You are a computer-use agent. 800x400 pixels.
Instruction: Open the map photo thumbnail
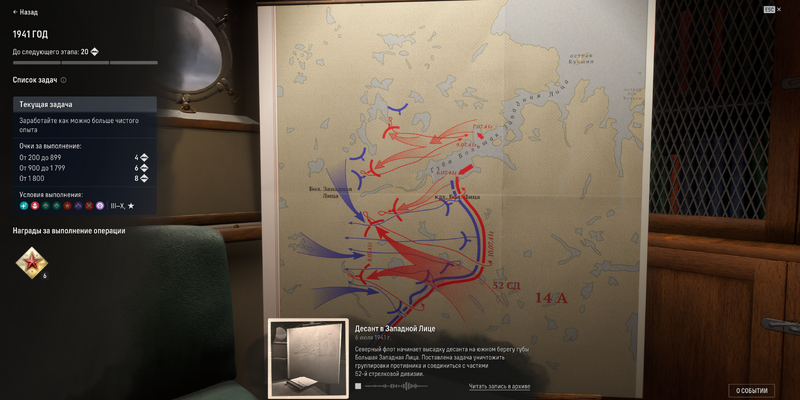(309, 358)
